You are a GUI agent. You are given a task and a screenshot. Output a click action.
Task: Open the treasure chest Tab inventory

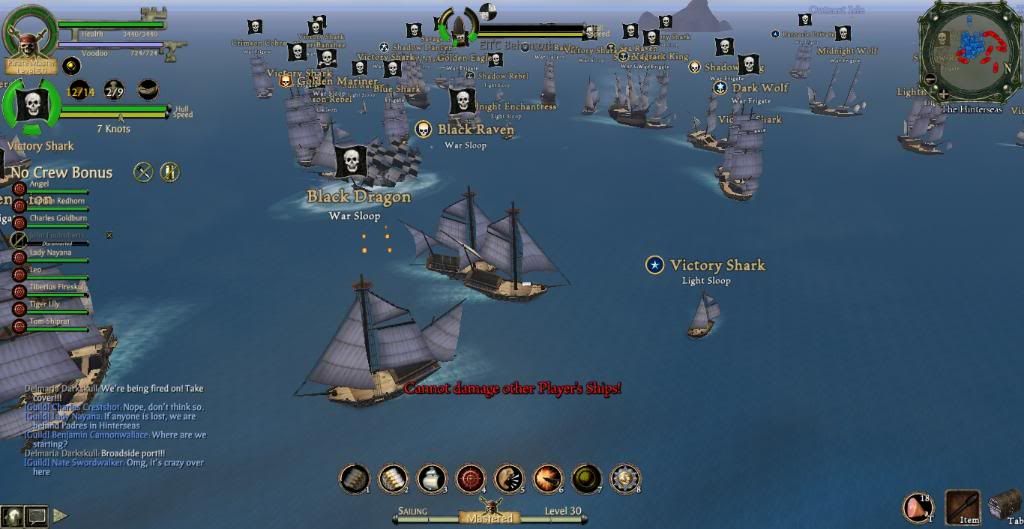click(1005, 506)
